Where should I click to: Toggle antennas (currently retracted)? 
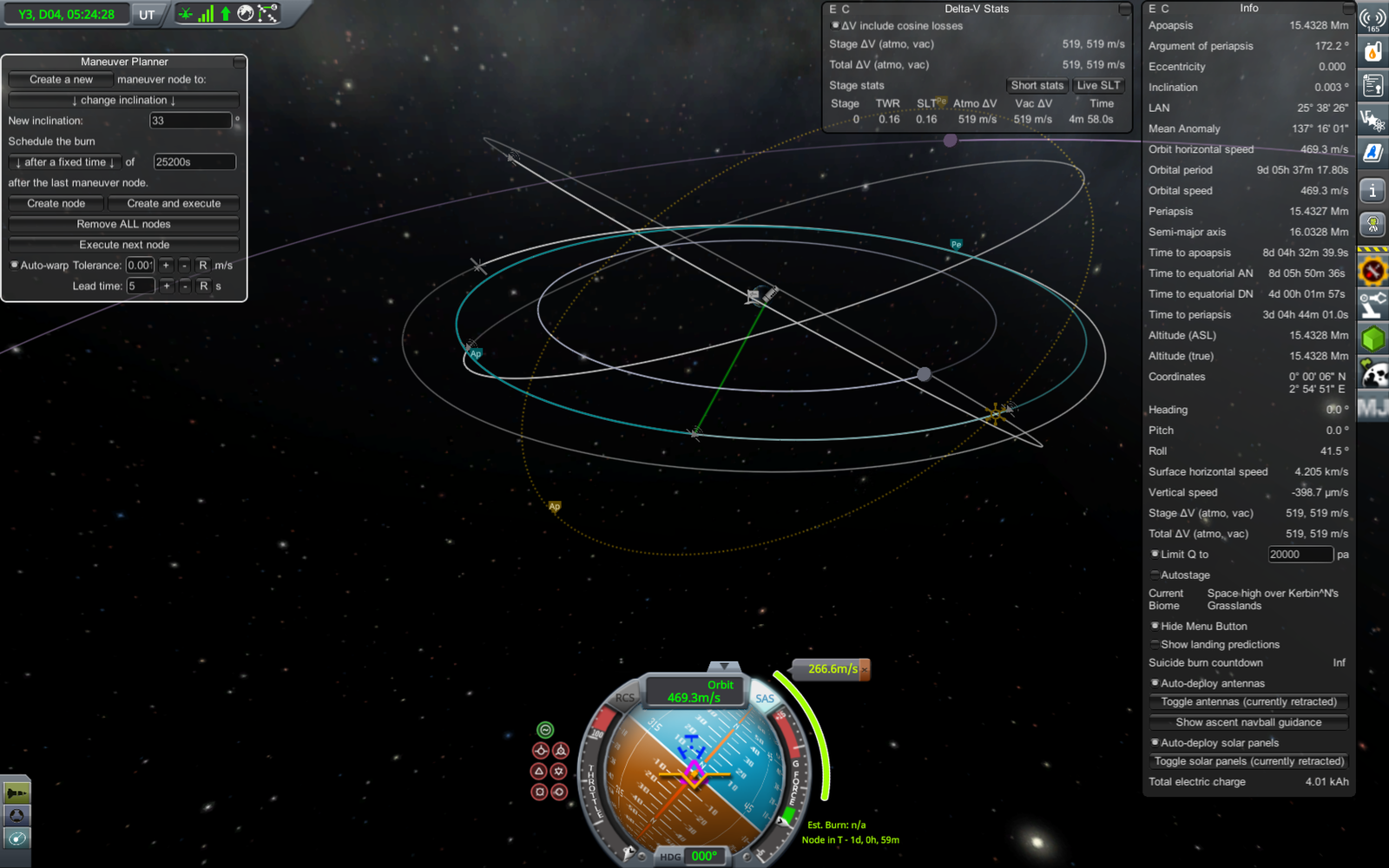[1248, 701]
